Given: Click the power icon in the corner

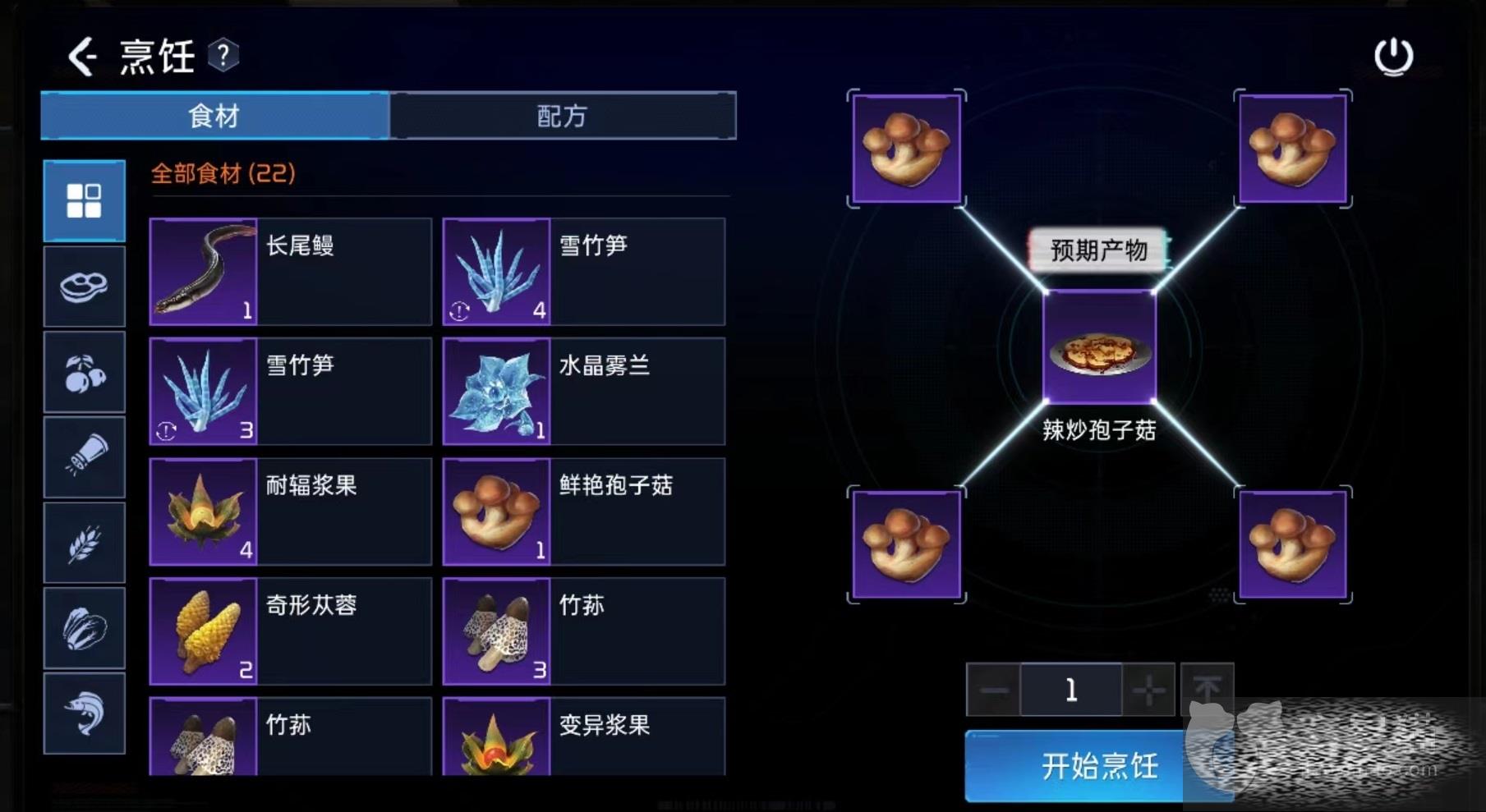Looking at the screenshot, I should click(1393, 57).
